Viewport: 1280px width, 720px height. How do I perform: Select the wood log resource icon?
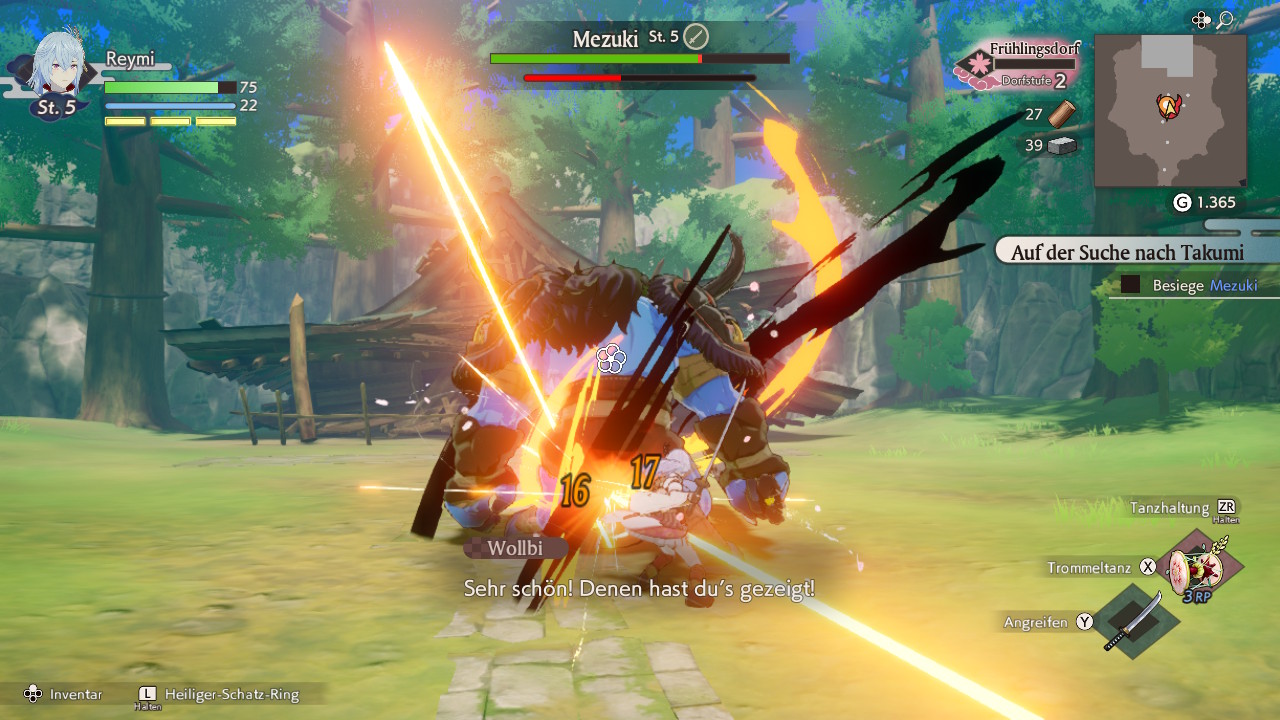pyautogui.click(x=1062, y=113)
